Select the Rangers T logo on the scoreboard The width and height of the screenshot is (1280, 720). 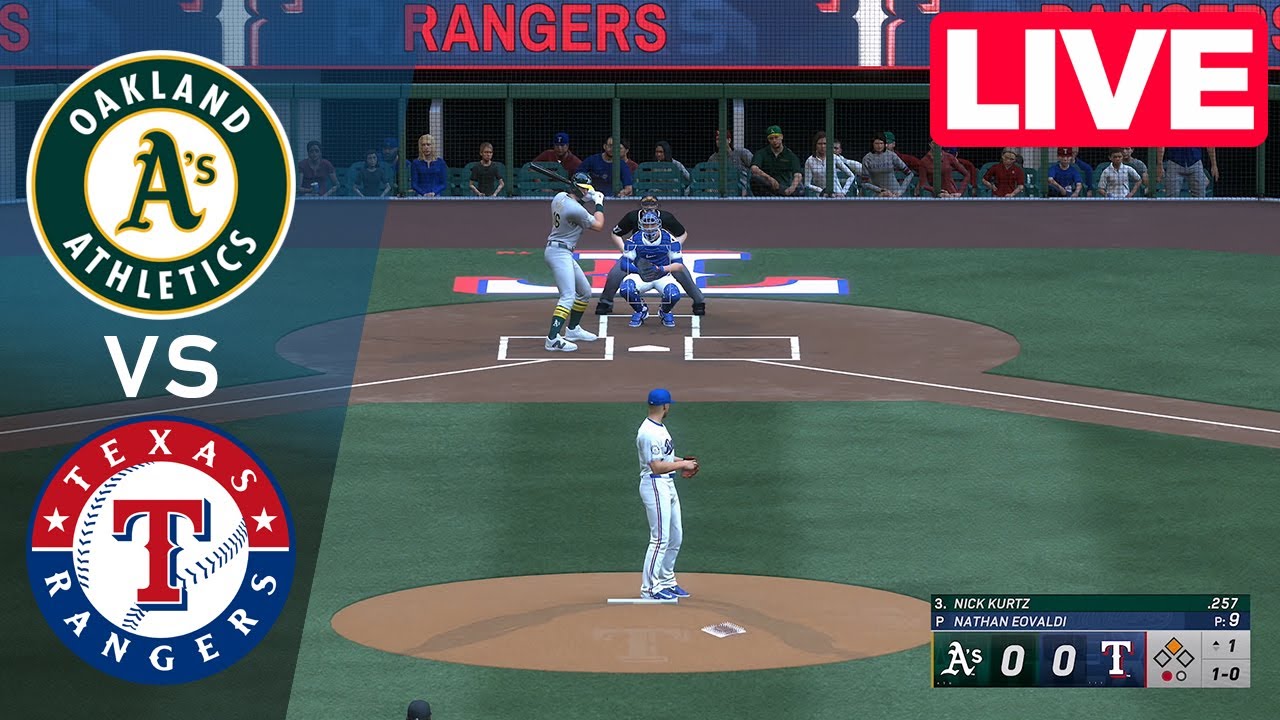coord(1117,657)
